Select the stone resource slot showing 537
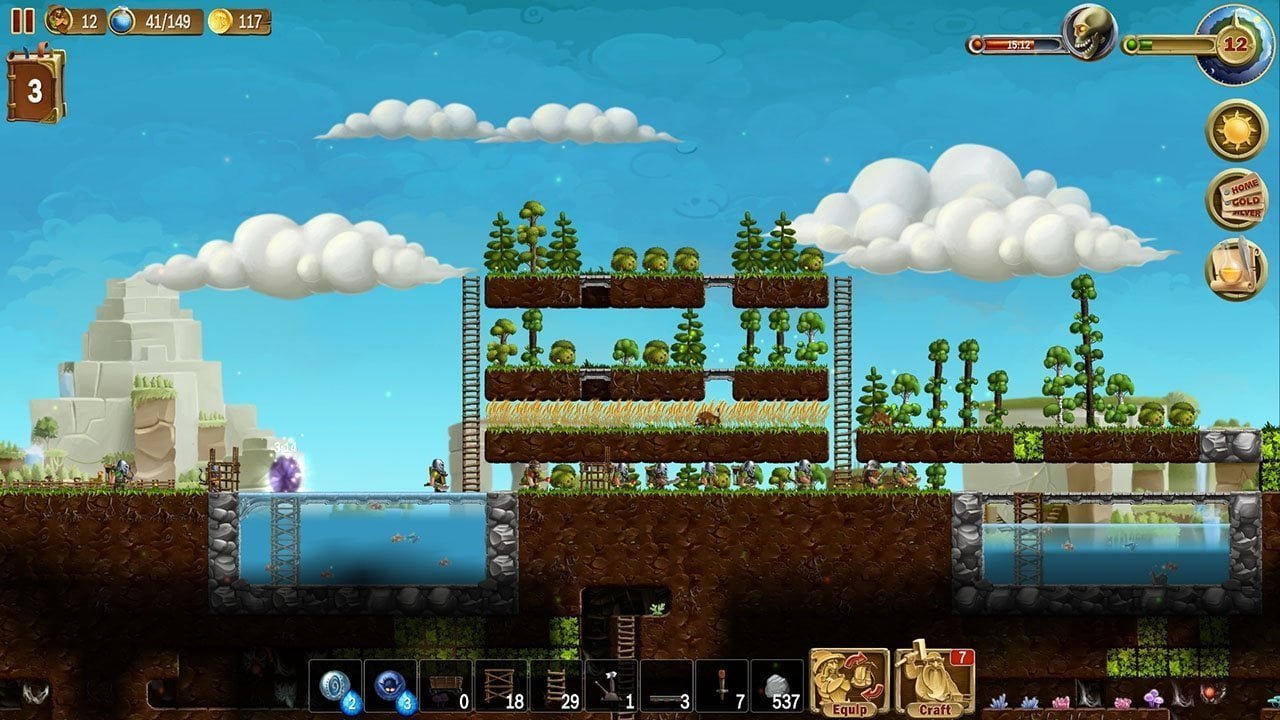The image size is (1280, 720). 775,690
